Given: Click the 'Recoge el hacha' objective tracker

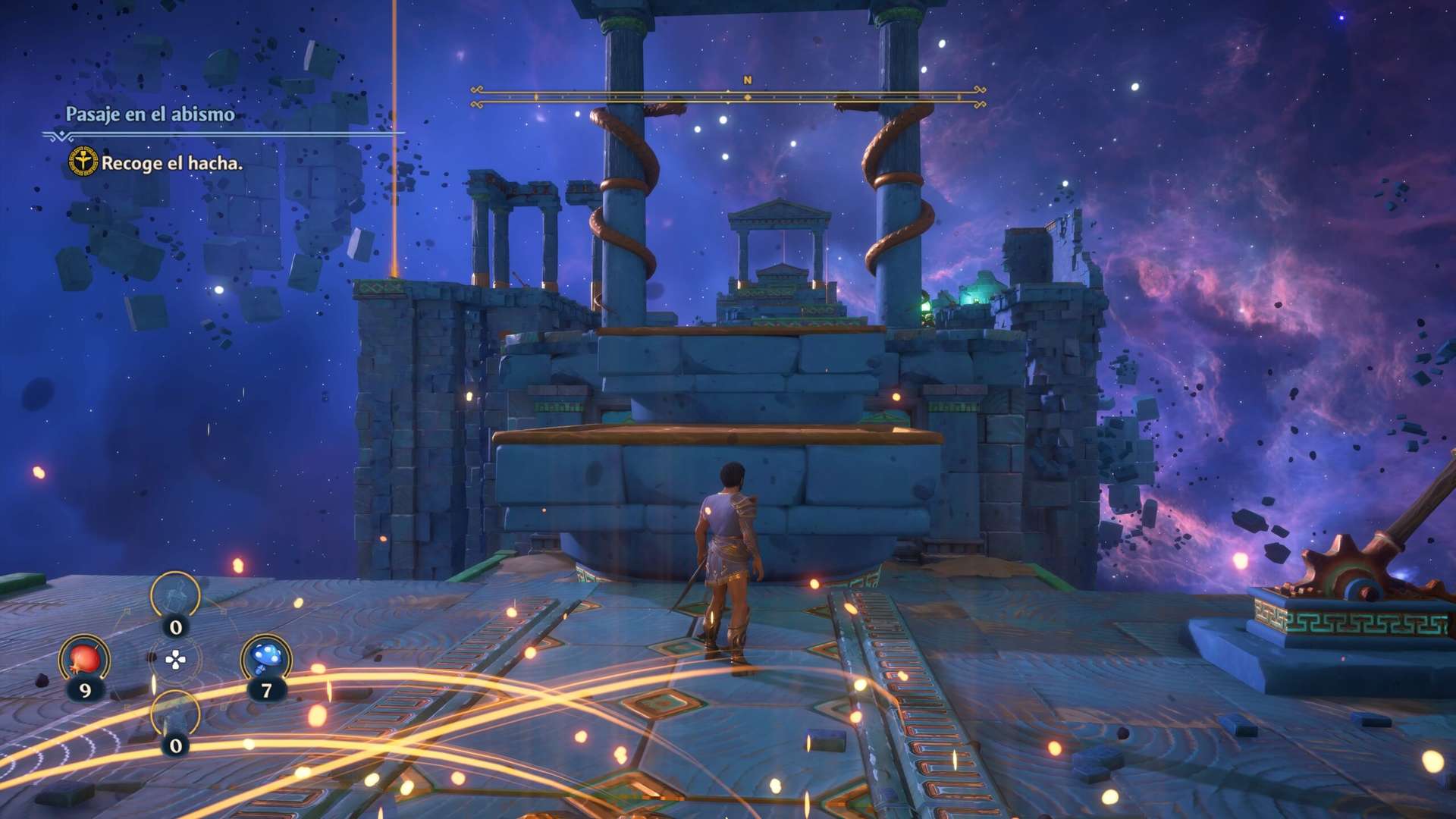Looking at the screenshot, I should click(171, 163).
